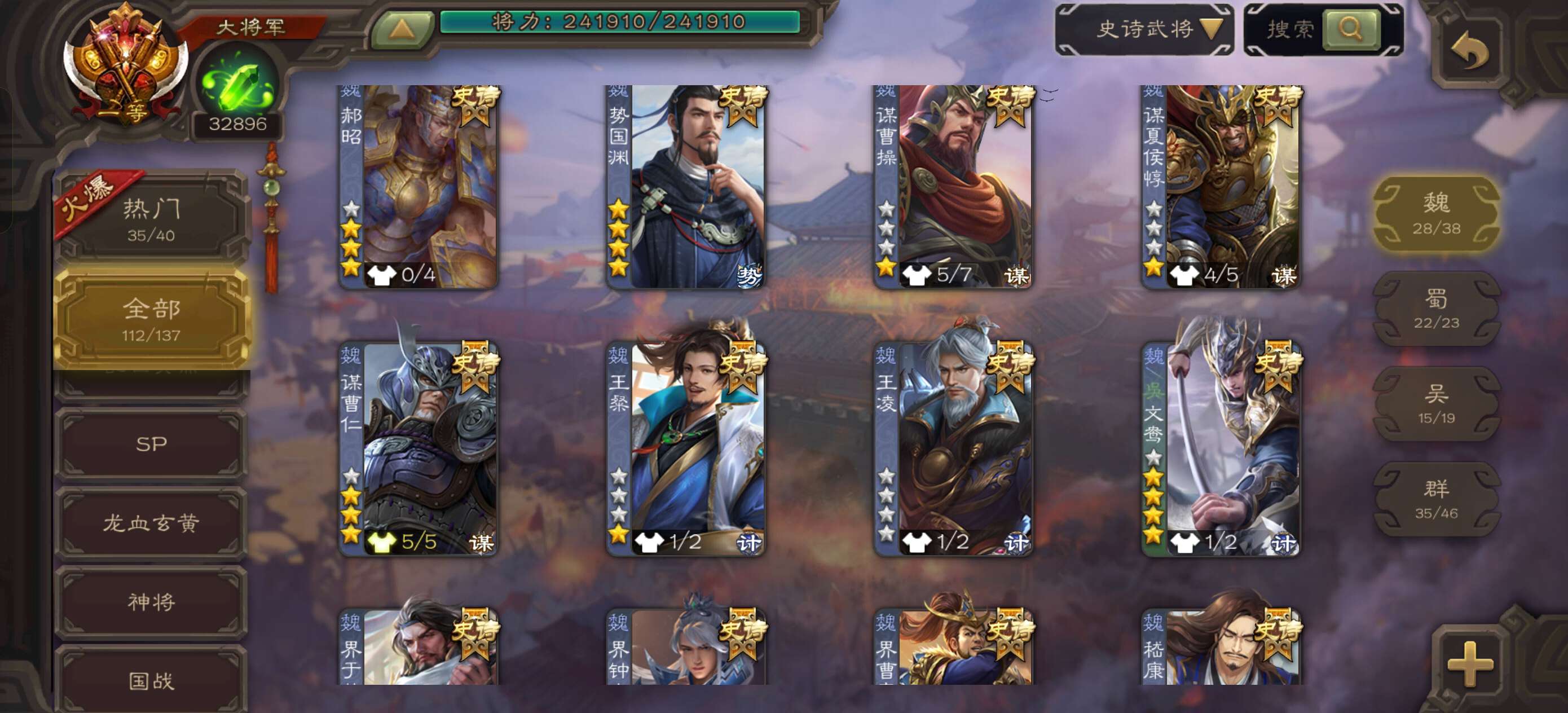This screenshot has width=1568, height=713.
Task: Click the 搜索 search button
Action: pyautogui.click(x=1350, y=29)
